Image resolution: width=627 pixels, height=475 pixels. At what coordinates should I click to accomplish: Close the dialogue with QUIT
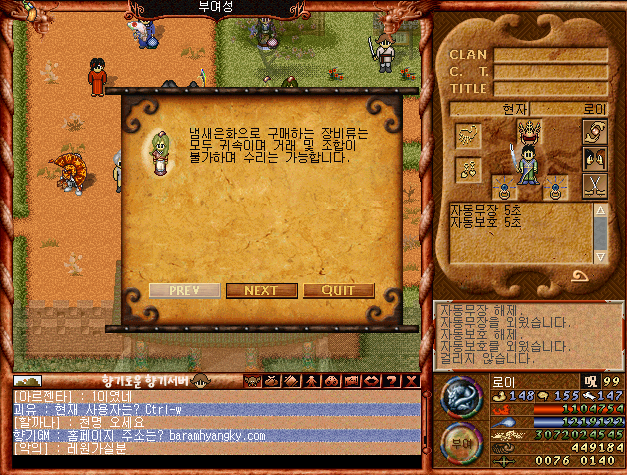pyautogui.click(x=339, y=291)
